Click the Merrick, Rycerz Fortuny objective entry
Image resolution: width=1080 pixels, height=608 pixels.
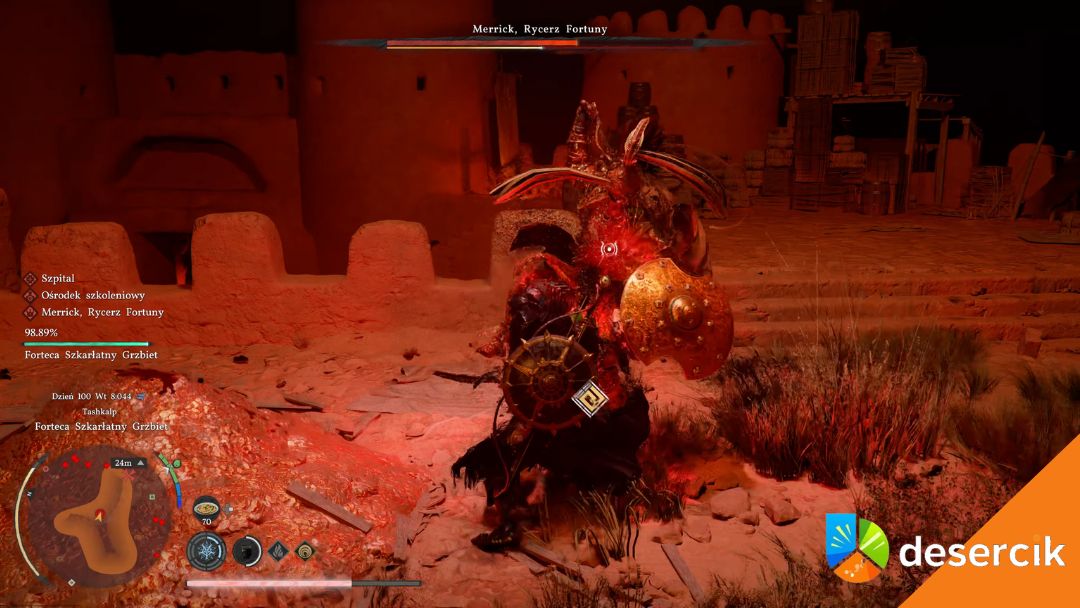pyautogui.click(x=102, y=312)
